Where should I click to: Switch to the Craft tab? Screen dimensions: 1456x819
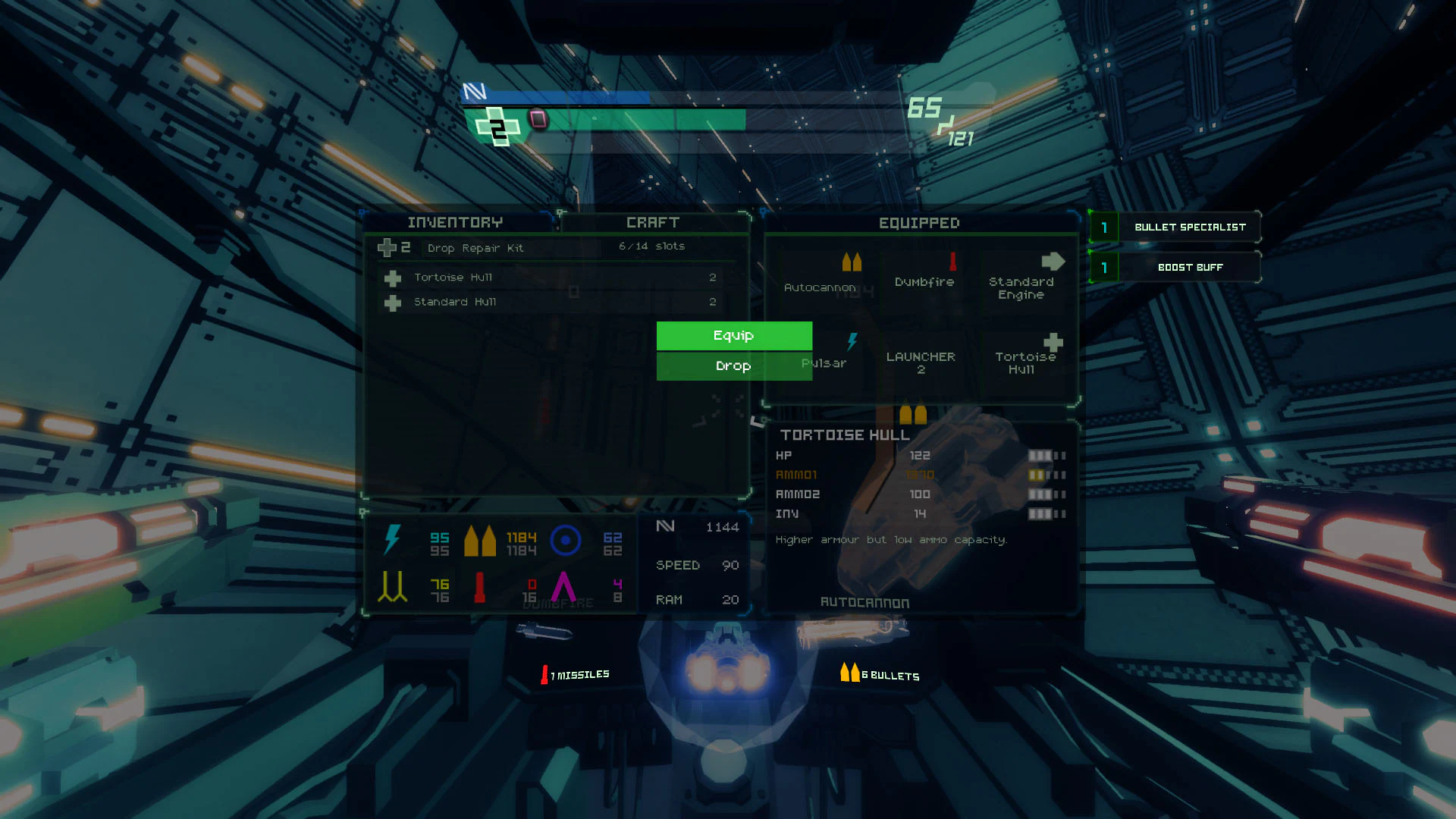click(654, 222)
